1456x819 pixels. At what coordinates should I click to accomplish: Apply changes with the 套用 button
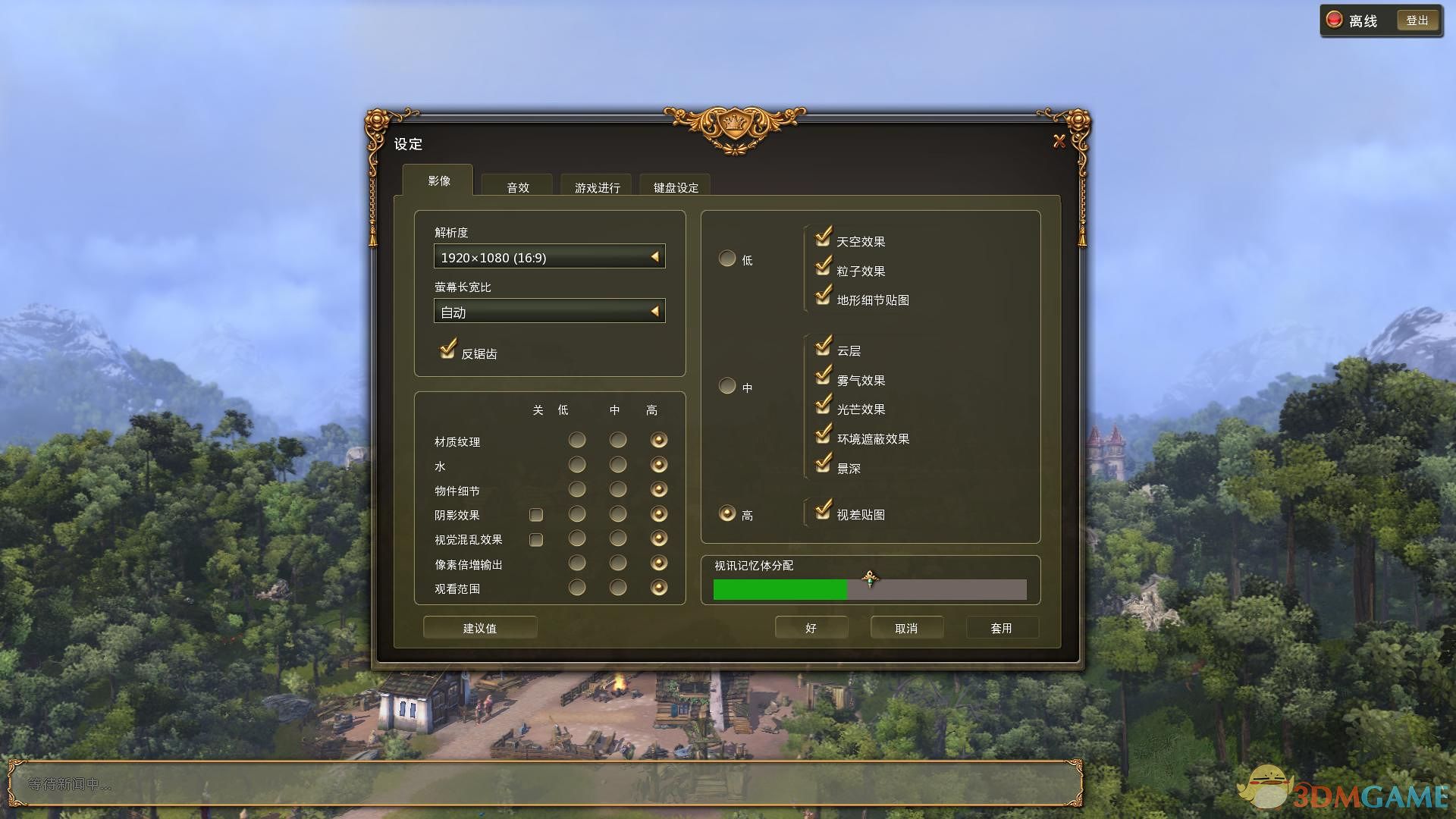(1003, 627)
